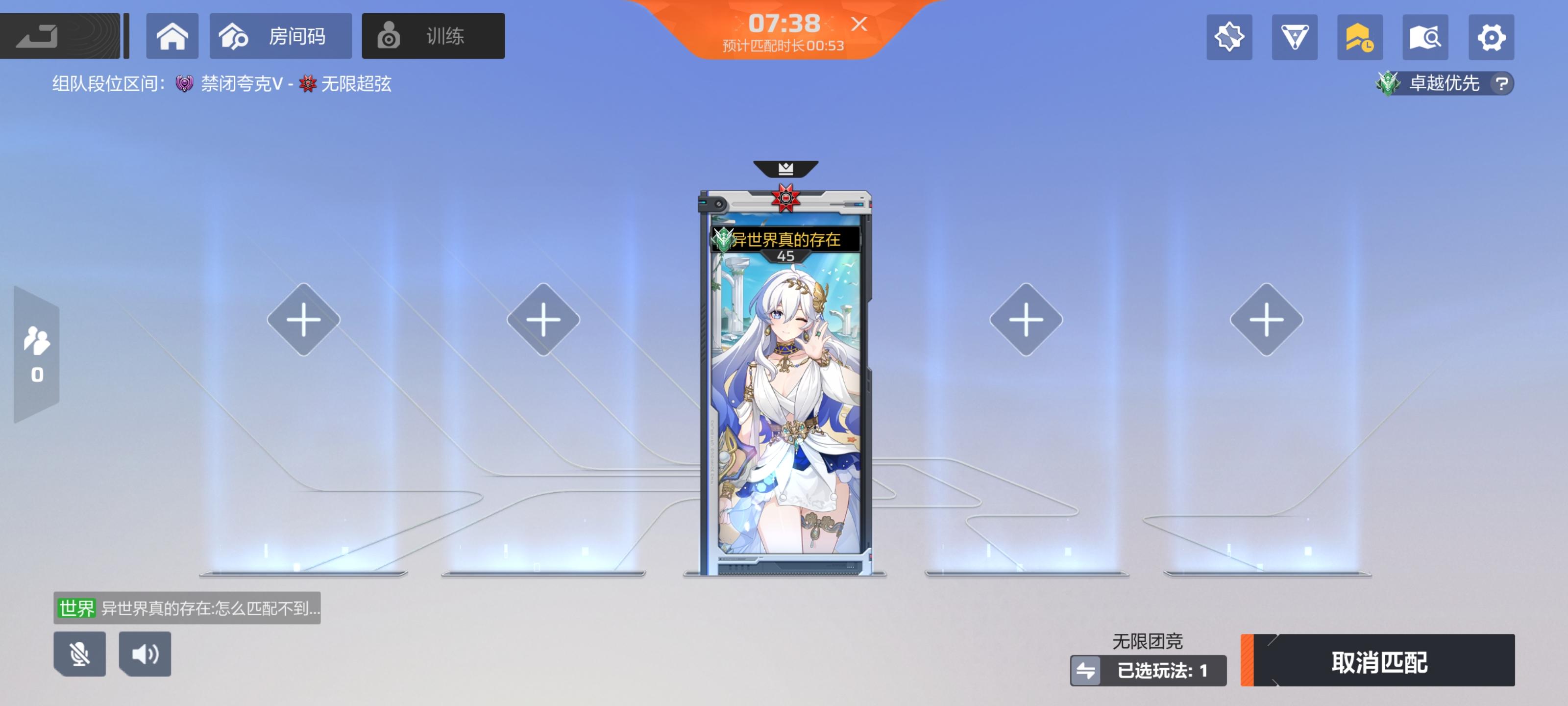Open the gear-shaped game settings icon
The image size is (1568, 706).
(1491, 37)
